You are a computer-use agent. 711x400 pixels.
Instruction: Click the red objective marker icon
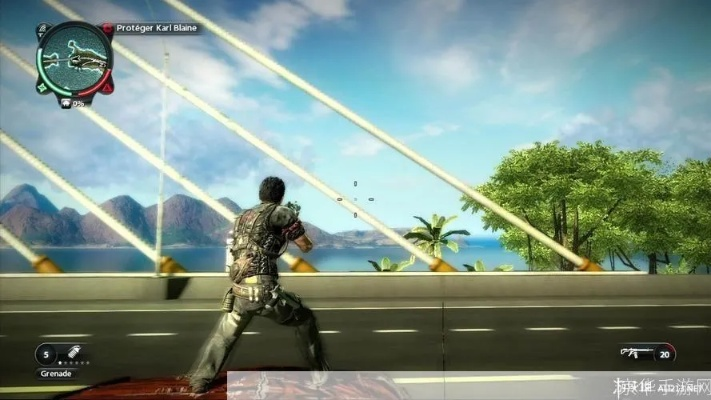point(107,29)
